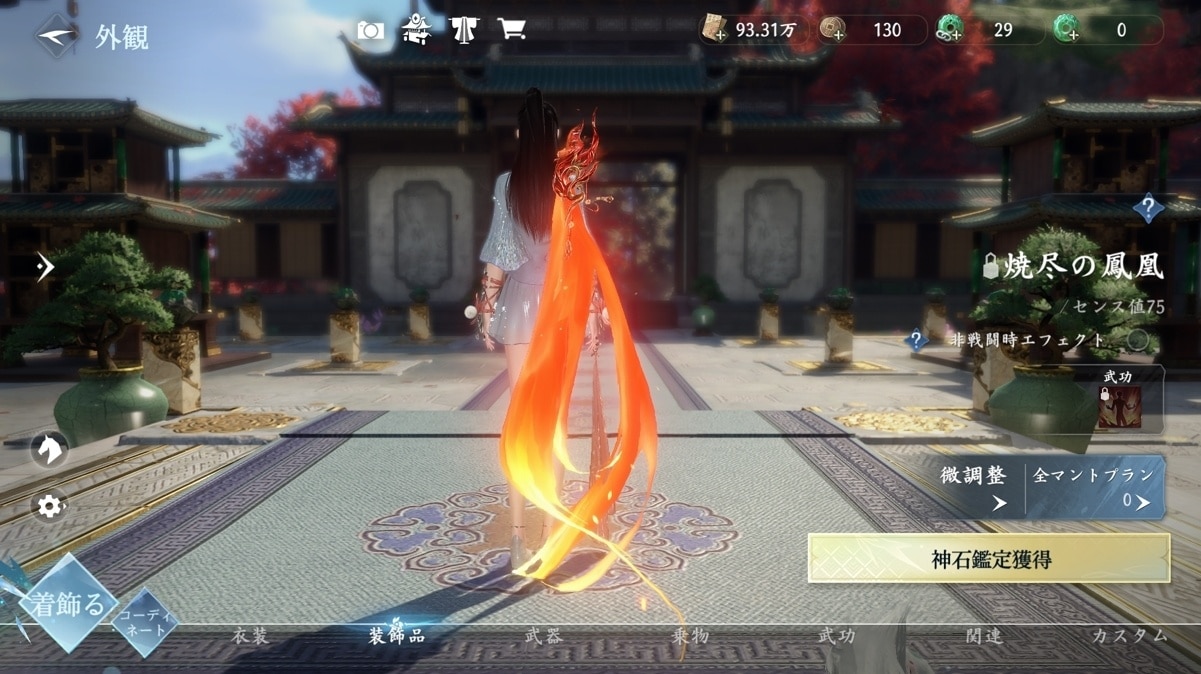Open the gear settings icon

(x=49, y=506)
